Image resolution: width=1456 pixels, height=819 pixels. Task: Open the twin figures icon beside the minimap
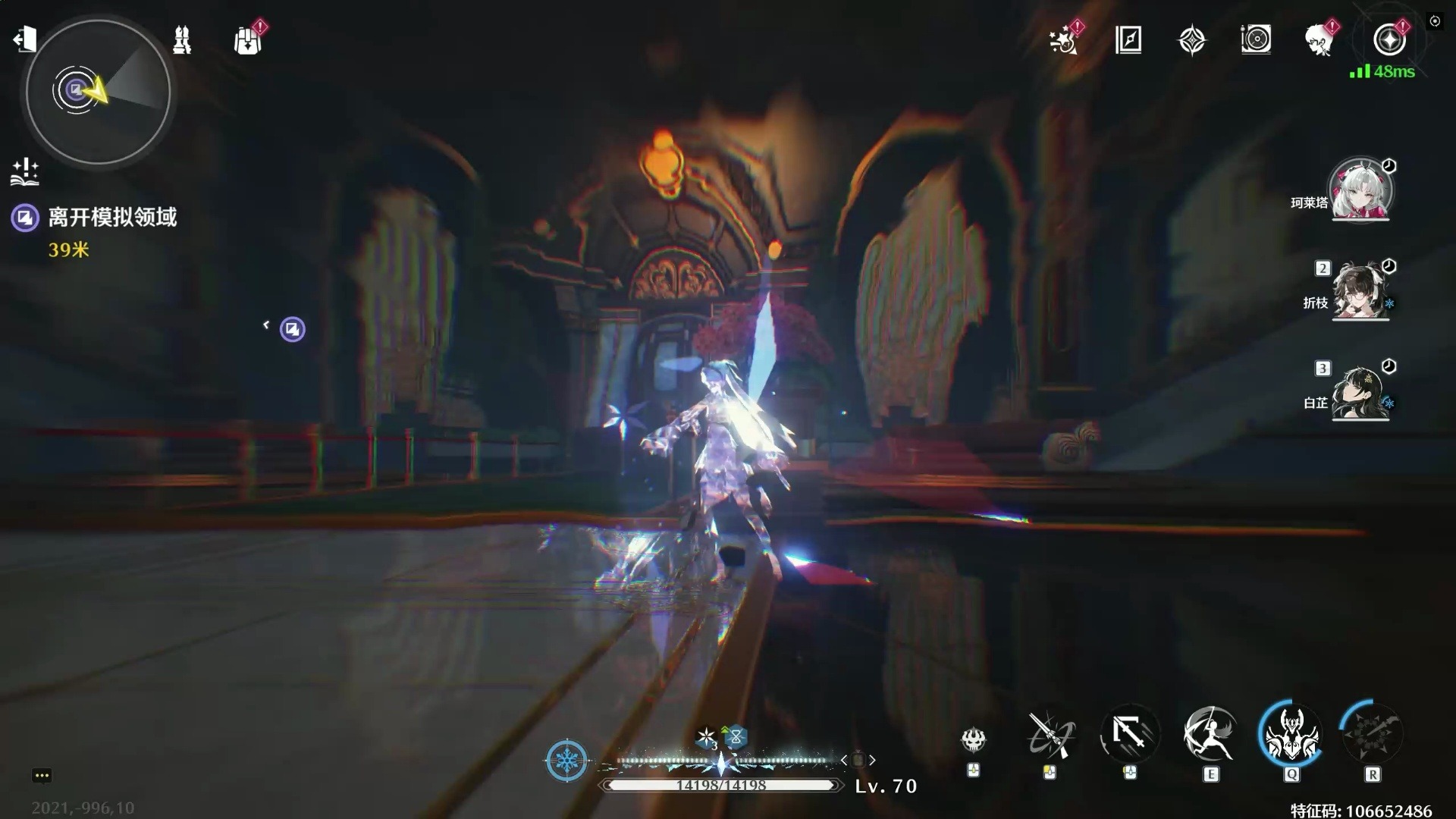[182, 40]
